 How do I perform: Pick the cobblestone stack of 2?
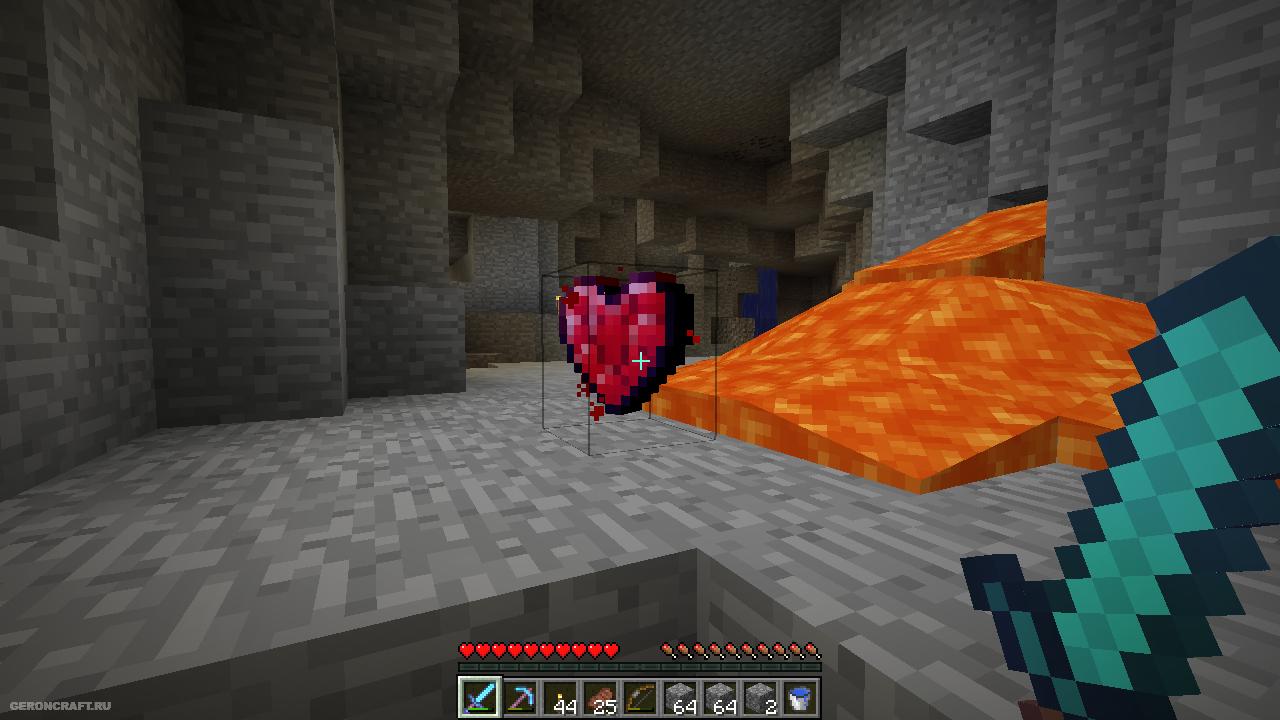tap(760, 697)
